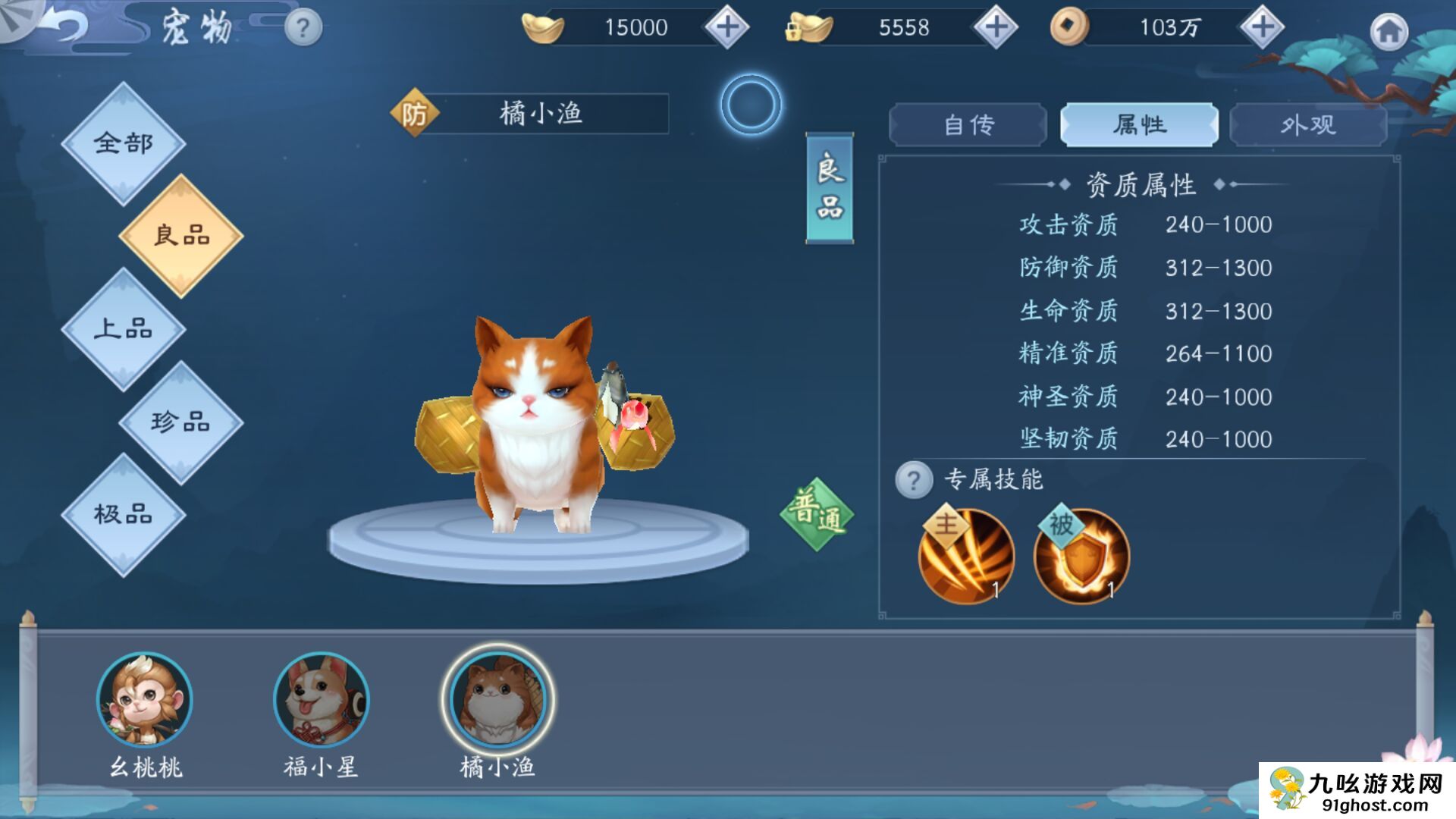Tap the green 普通 diamond badge
1456x819 pixels.
817,514
